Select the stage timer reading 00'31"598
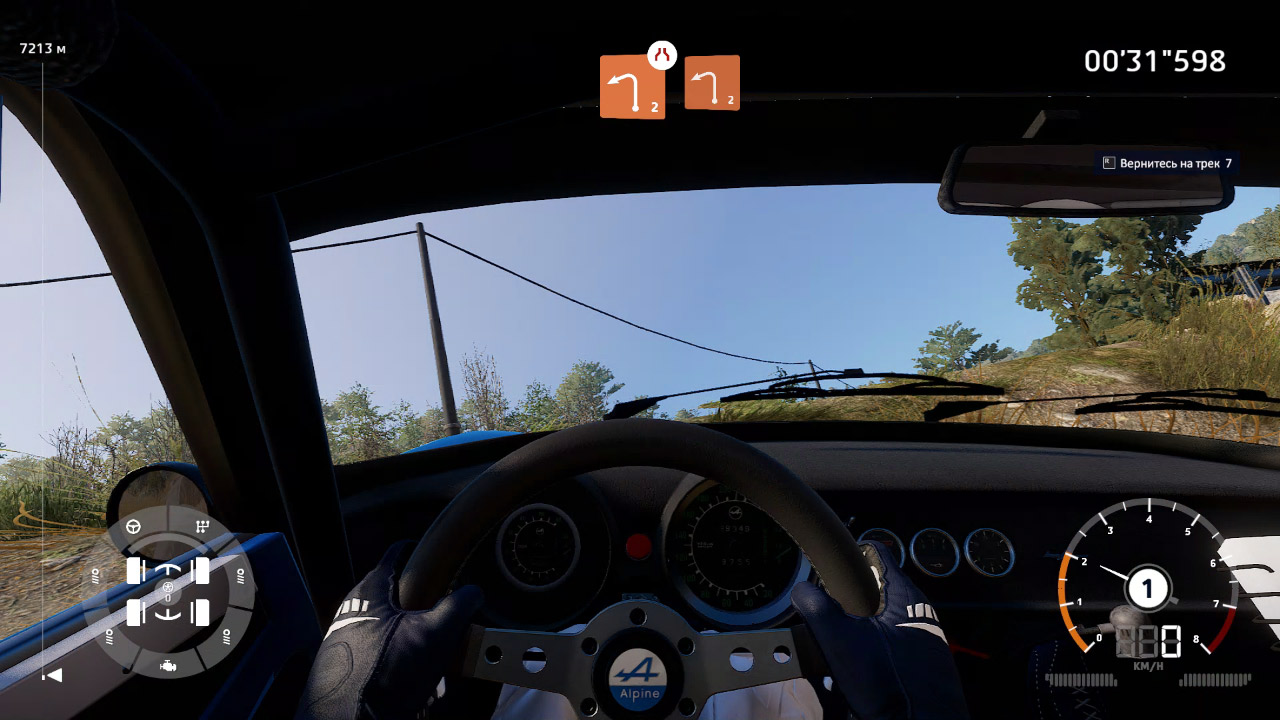The image size is (1280, 720). coord(1155,61)
